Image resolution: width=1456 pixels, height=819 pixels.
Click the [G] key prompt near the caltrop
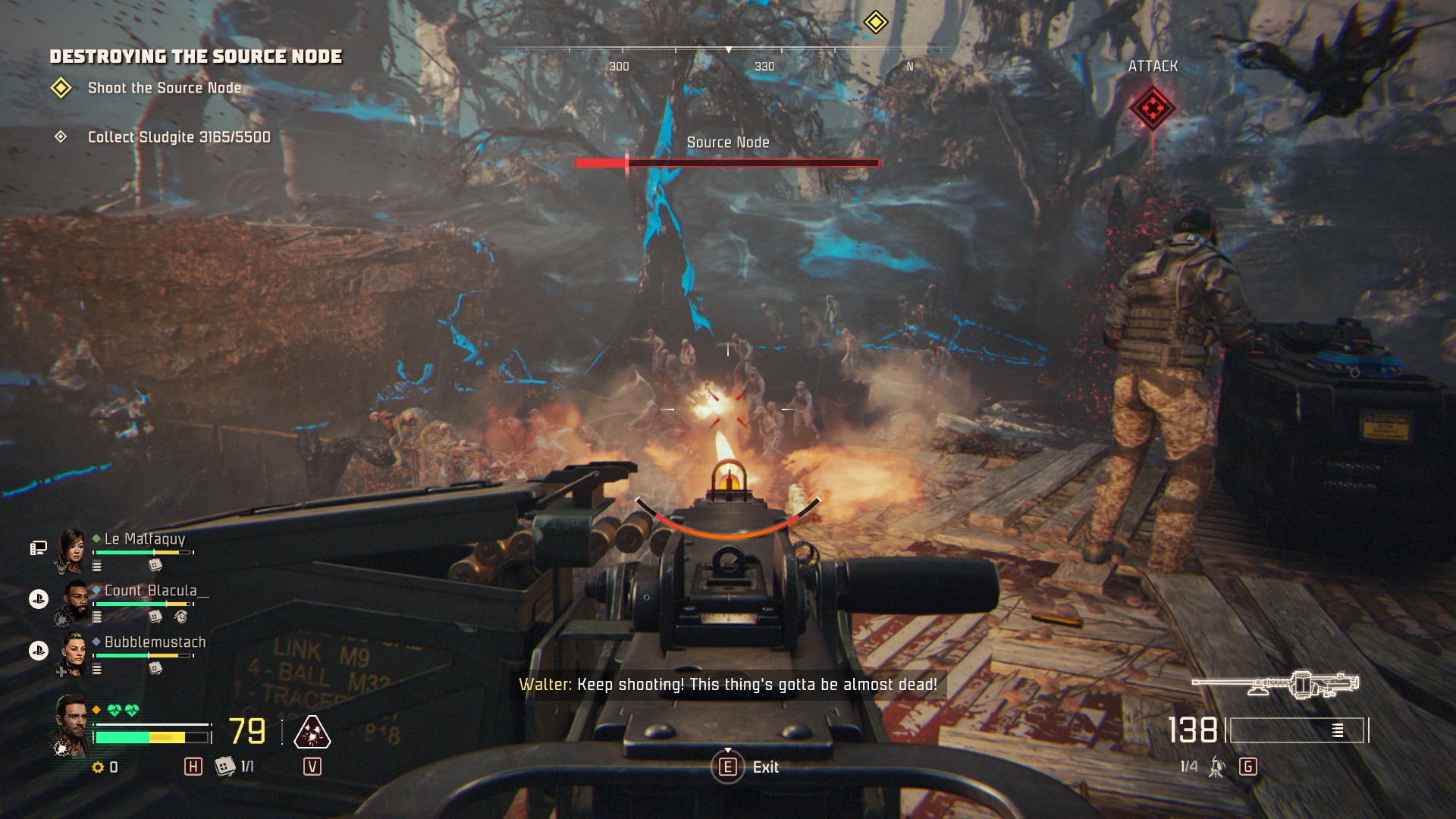pyautogui.click(x=1247, y=767)
